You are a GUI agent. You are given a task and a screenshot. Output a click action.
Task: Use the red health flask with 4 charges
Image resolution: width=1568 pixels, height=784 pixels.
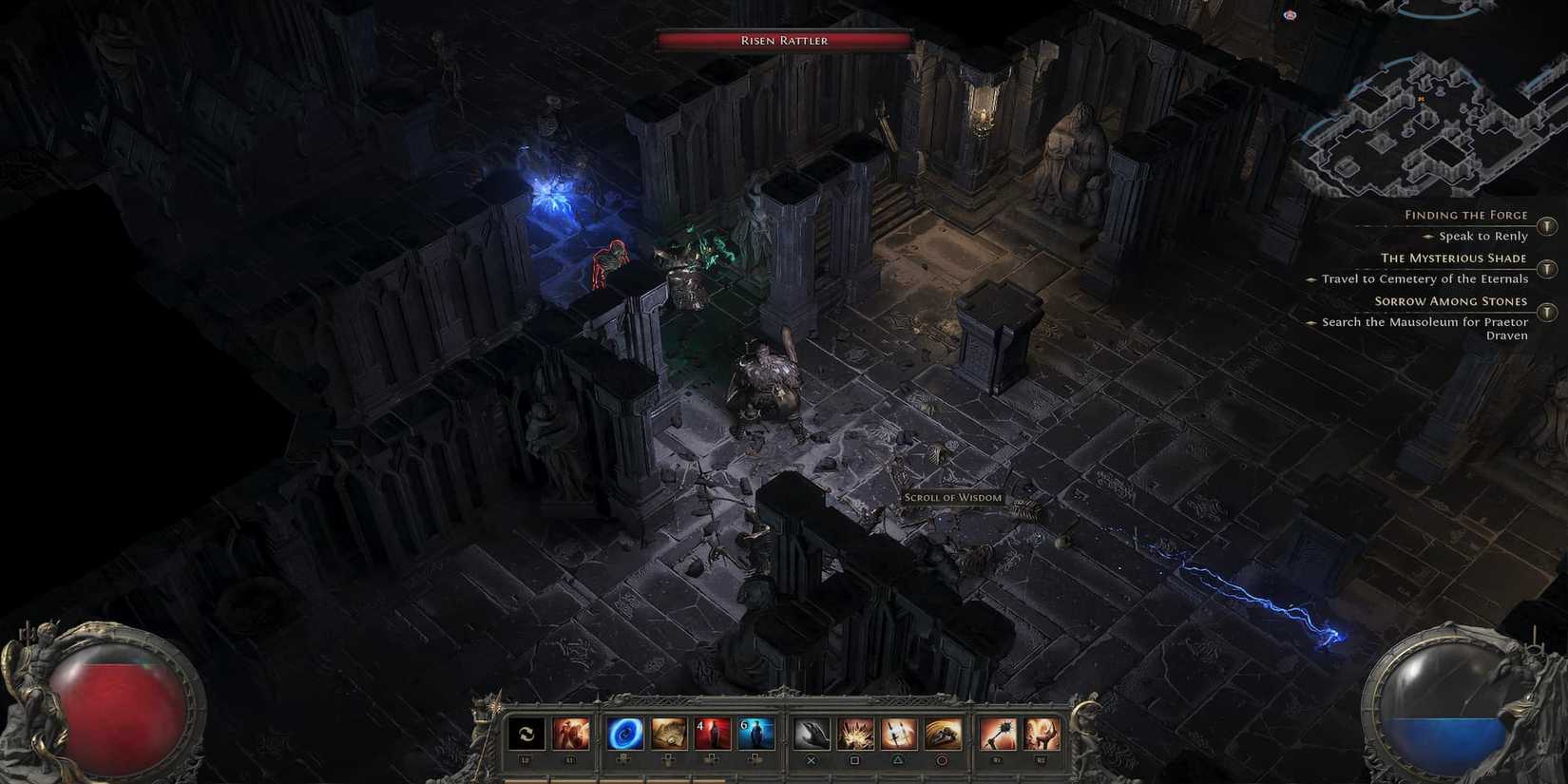pyautogui.click(x=710, y=732)
